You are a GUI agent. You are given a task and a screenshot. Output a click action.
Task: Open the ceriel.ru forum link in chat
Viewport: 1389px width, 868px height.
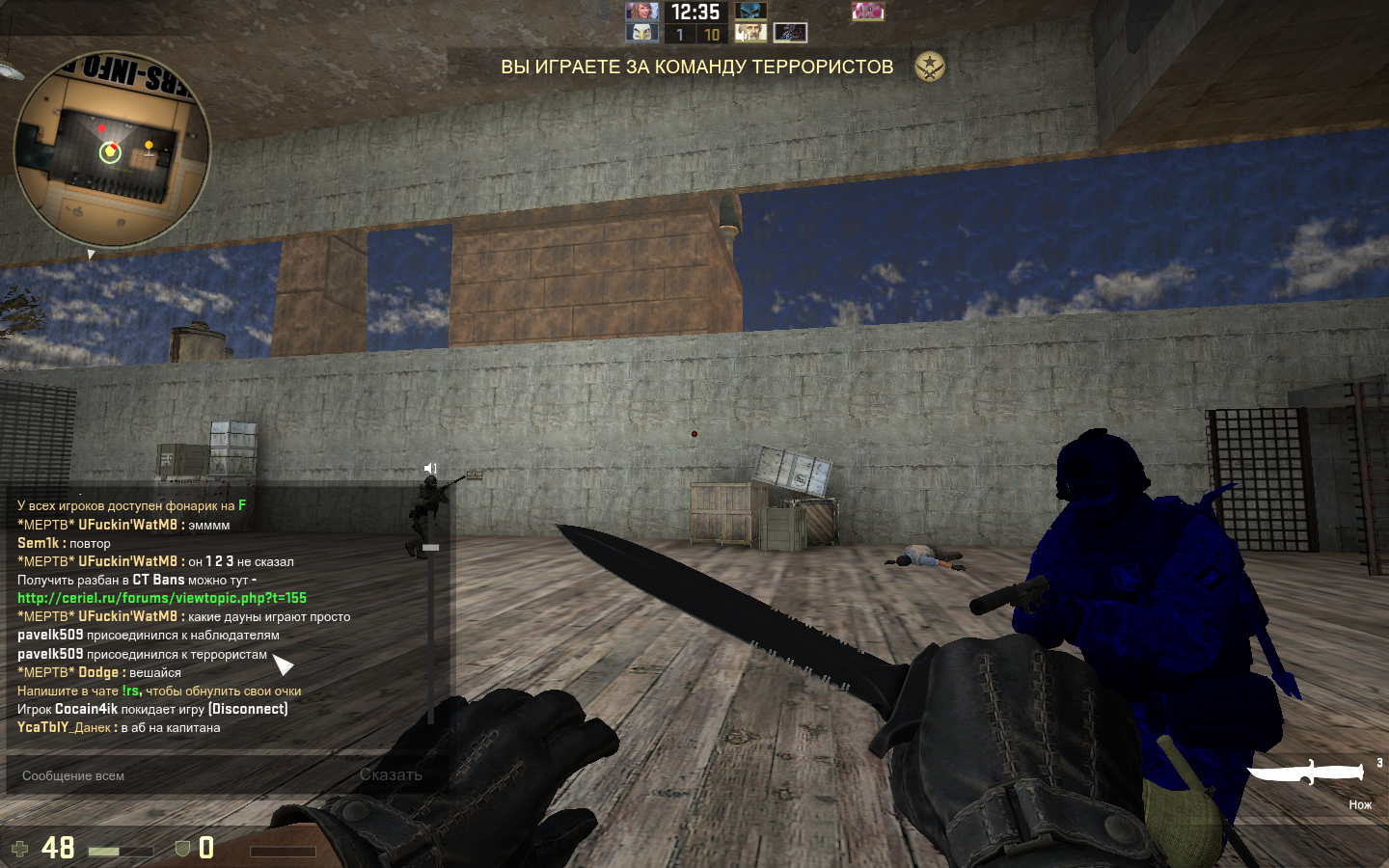pos(162,598)
